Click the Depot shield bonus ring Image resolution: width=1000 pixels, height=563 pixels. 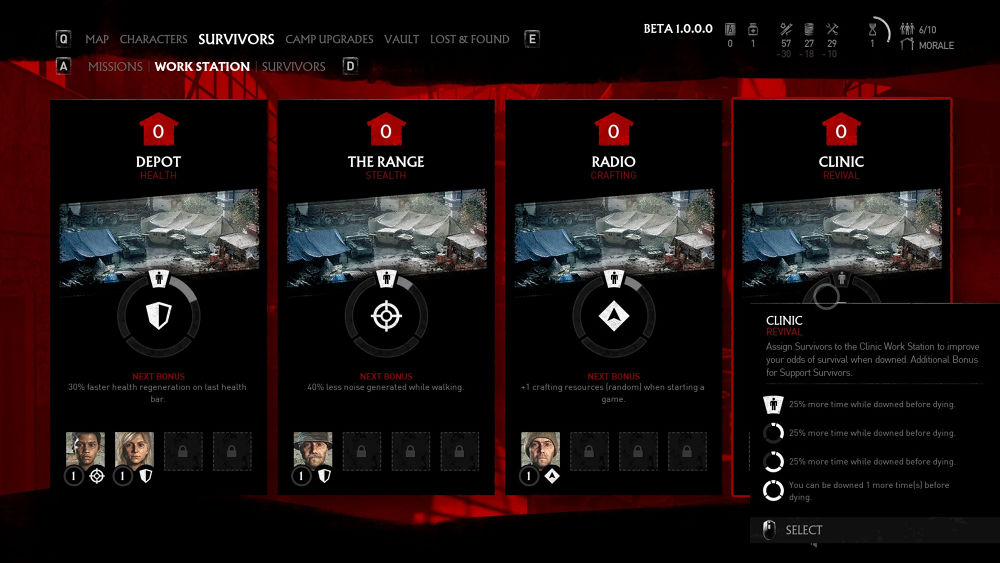158,317
